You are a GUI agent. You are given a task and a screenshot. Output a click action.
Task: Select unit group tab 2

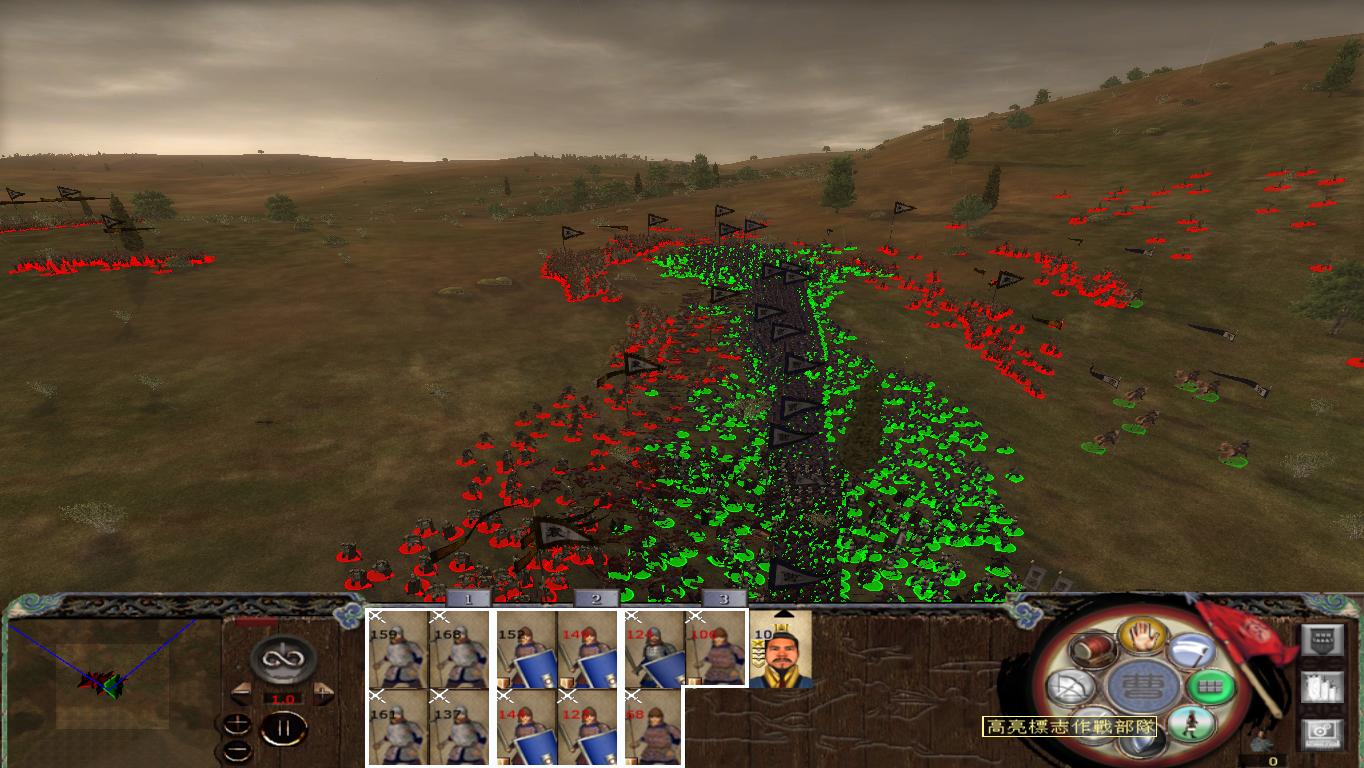pyautogui.click(x=594, y=600)
